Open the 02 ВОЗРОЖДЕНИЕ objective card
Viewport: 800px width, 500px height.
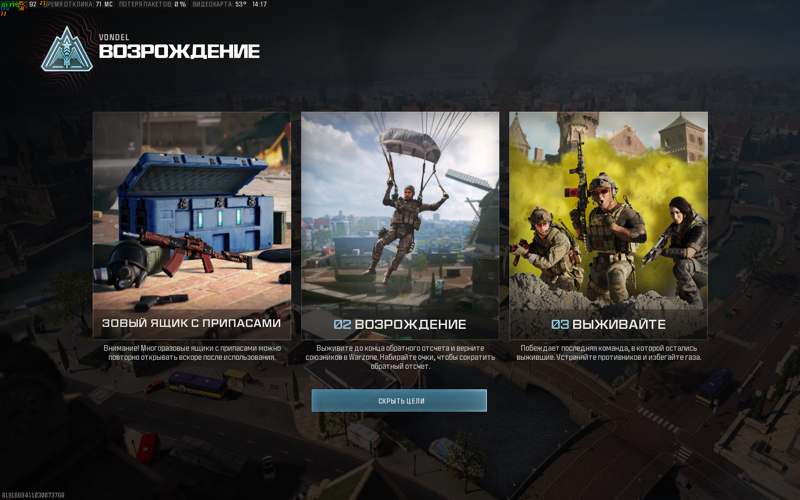[400, 225]
